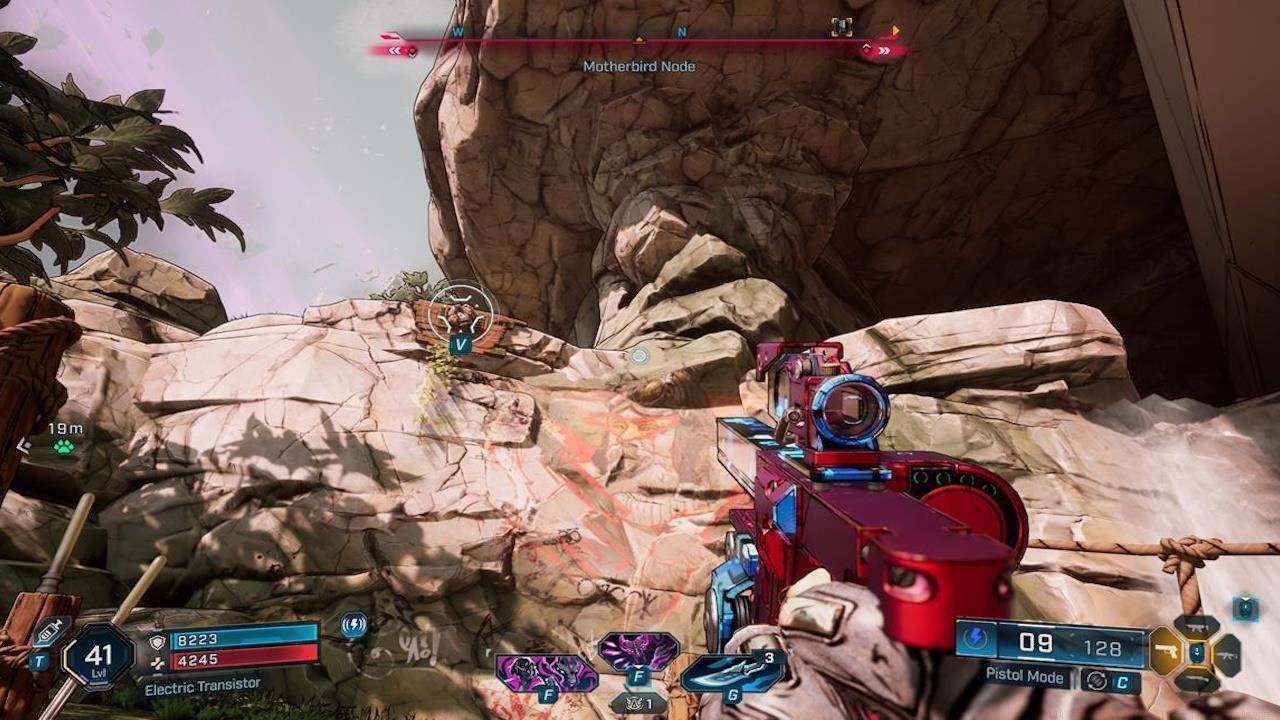This screenshot has width=1280, height=720.
Task: Click the objective marker on the compass
Action: click(x=842, y=28)
